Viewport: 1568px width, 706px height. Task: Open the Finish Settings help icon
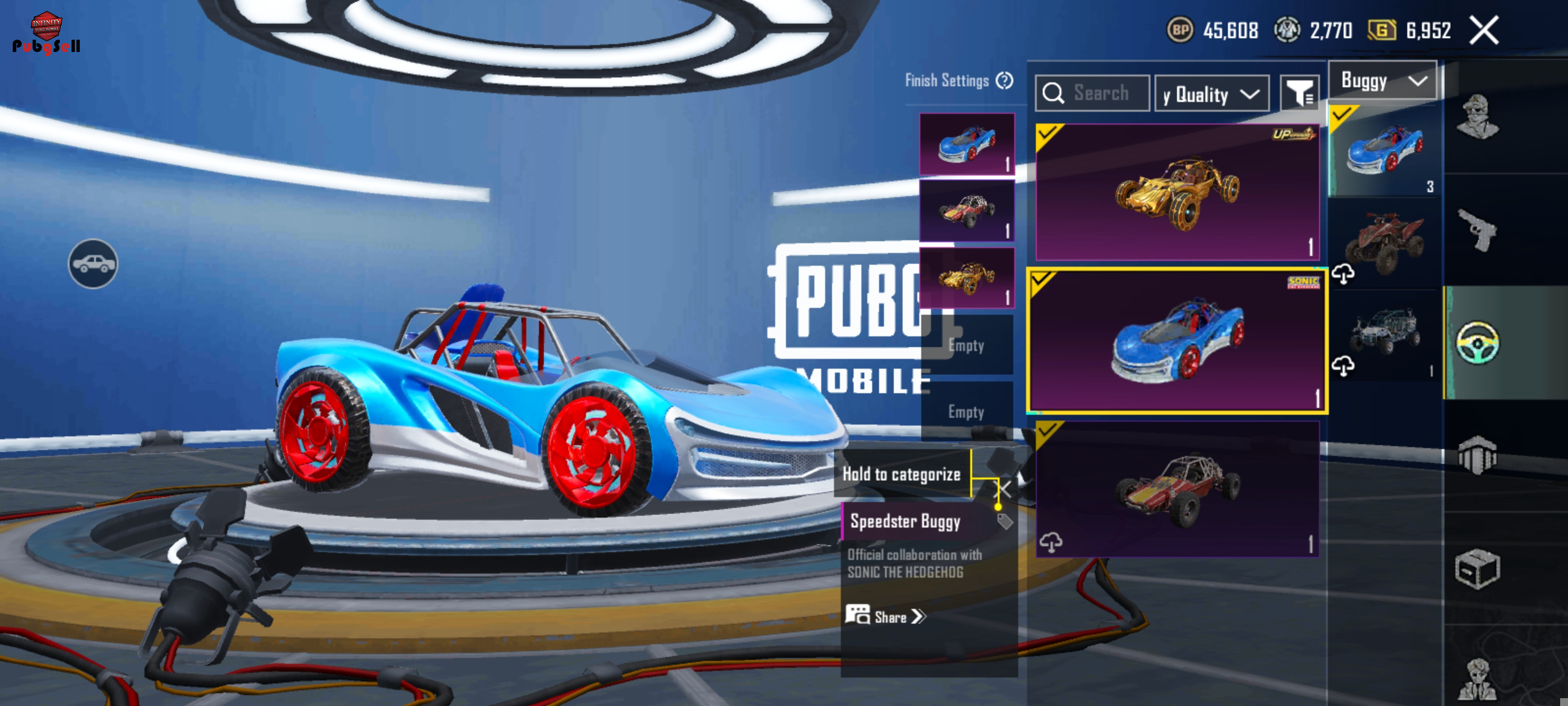[x=1004, y=80]
